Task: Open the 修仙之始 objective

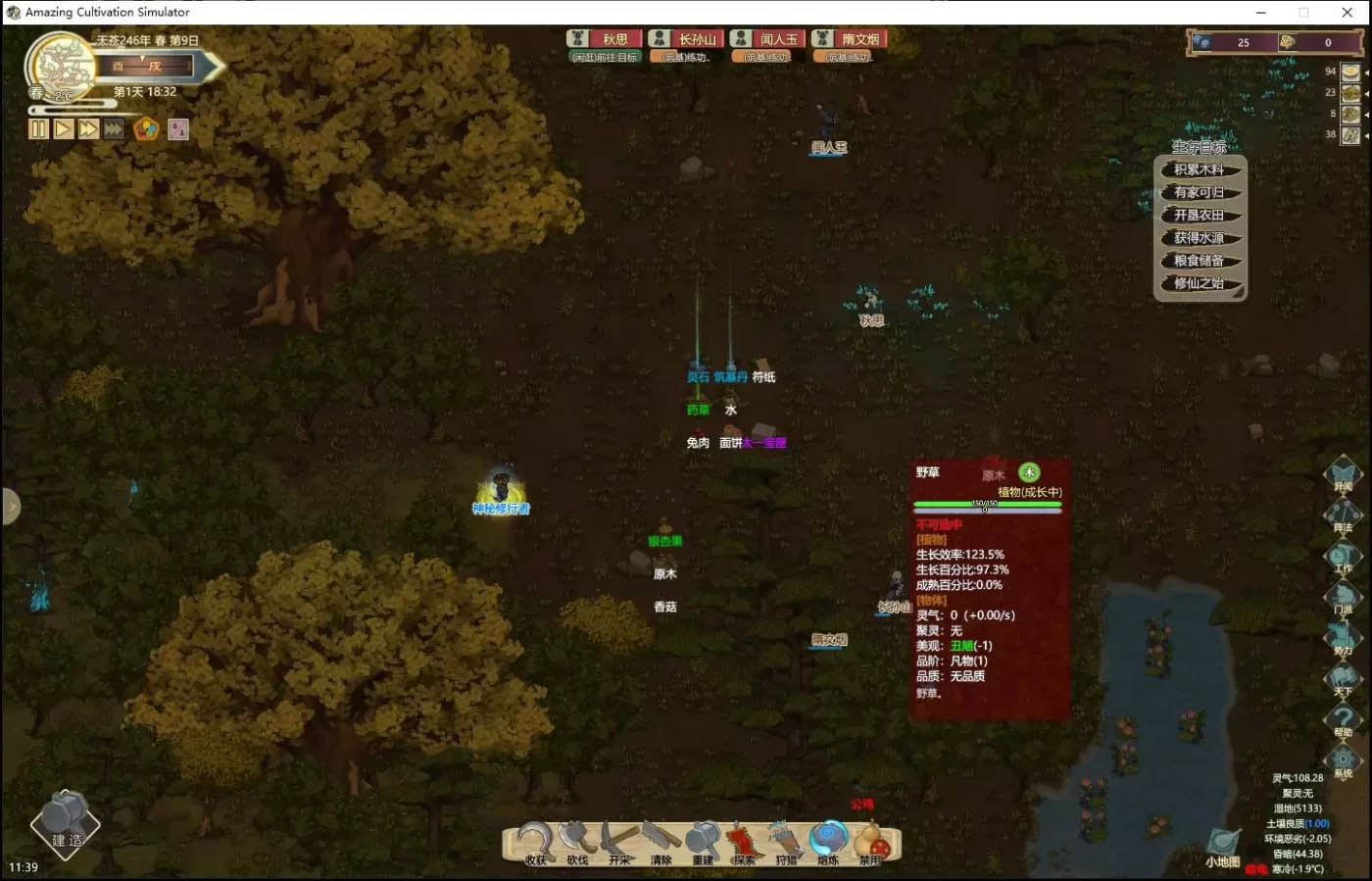Action: 1199,283
